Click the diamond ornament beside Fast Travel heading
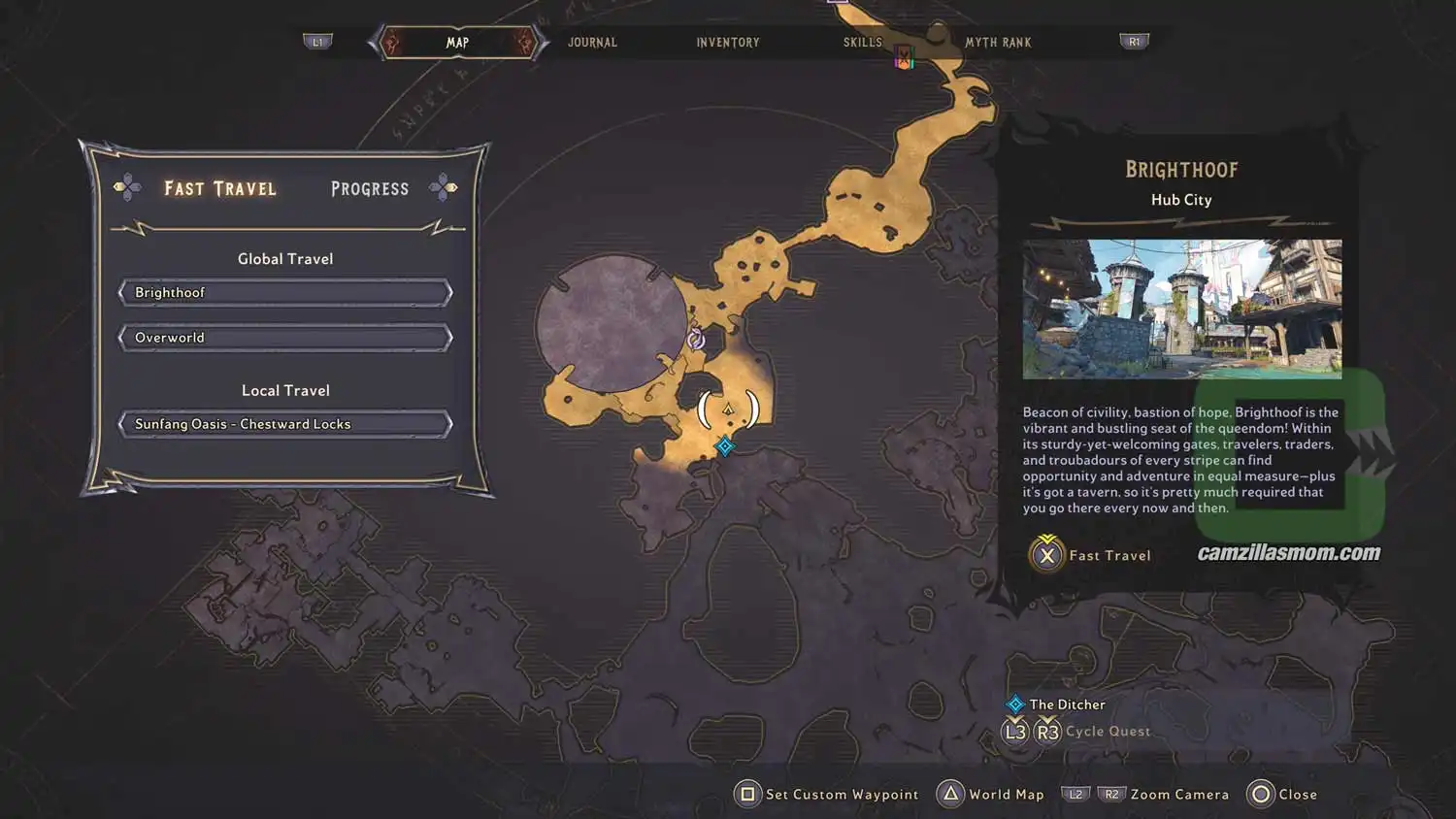This screenshot has height=819, width=1456. coord(127,187)
